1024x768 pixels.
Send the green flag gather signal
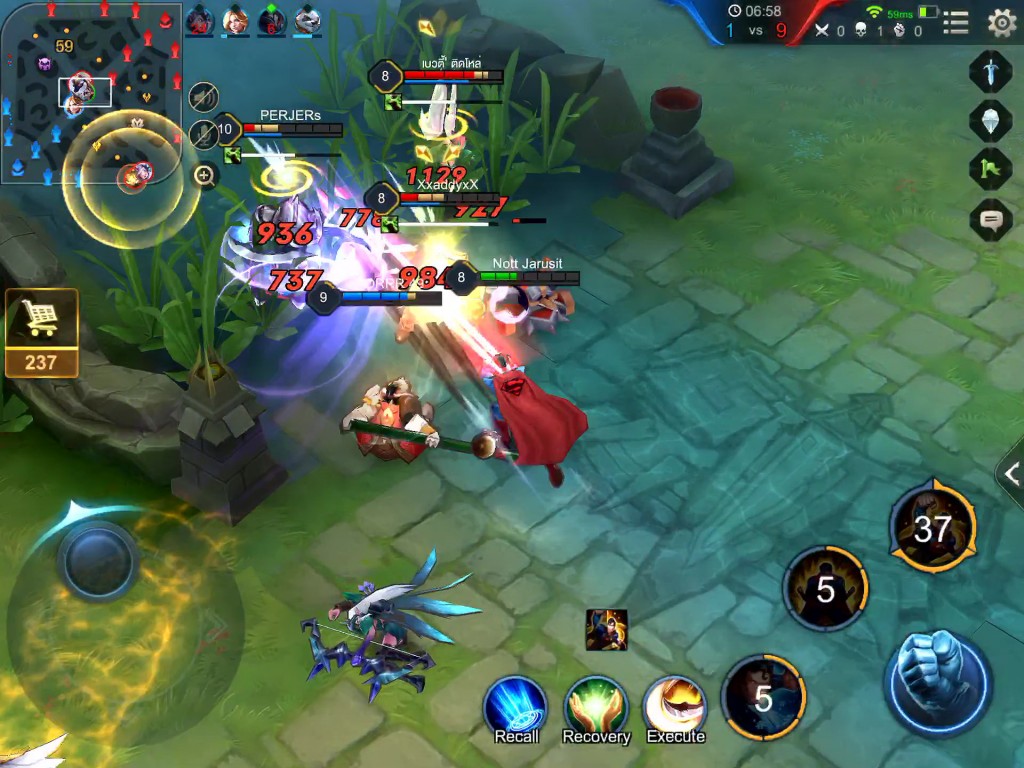click(x=990, y=169)
